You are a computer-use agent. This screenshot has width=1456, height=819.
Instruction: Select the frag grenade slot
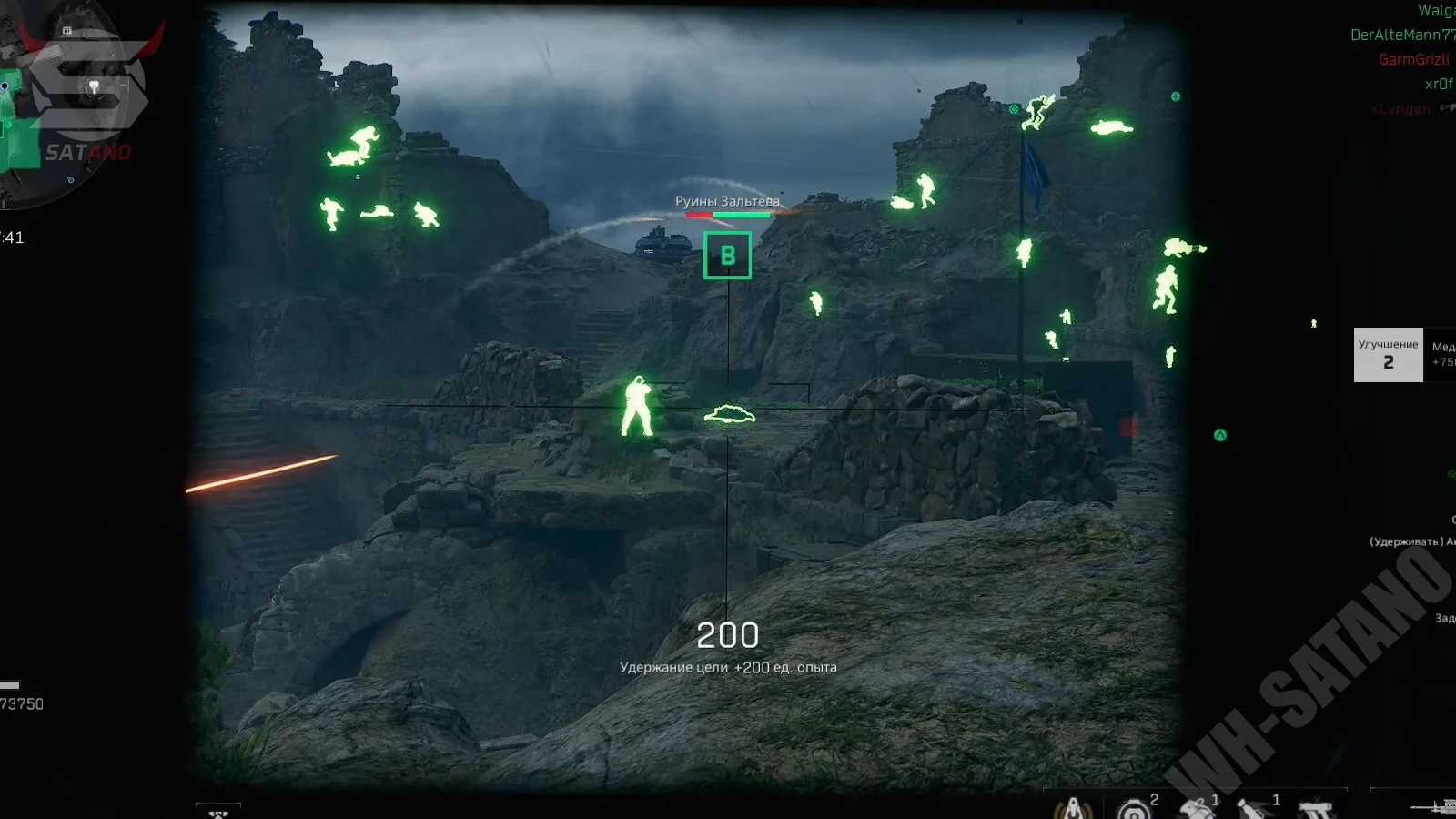click(1195, 808)
